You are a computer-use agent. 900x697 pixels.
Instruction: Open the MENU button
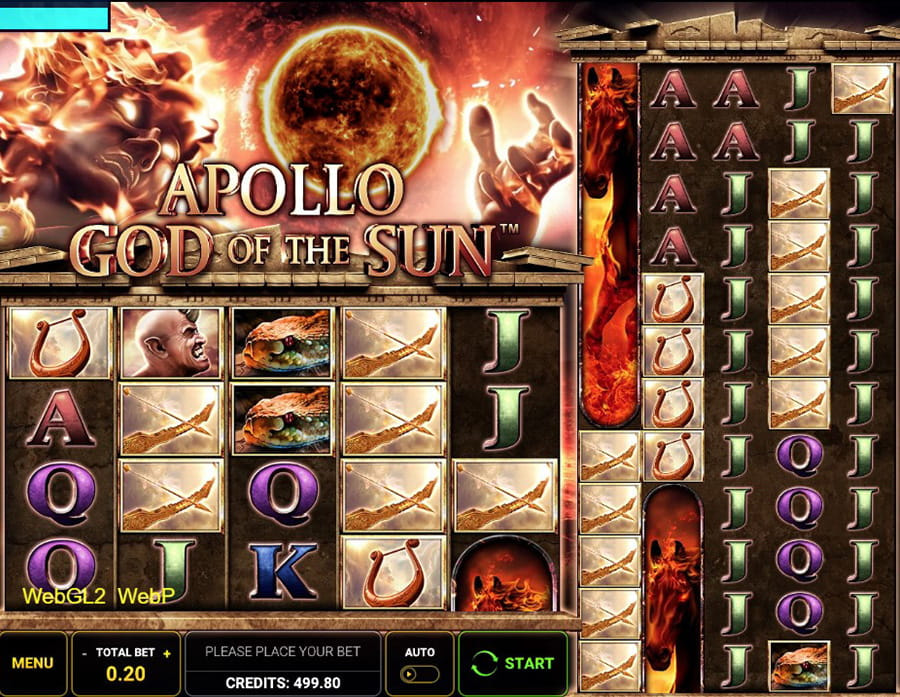pos(33,663)
